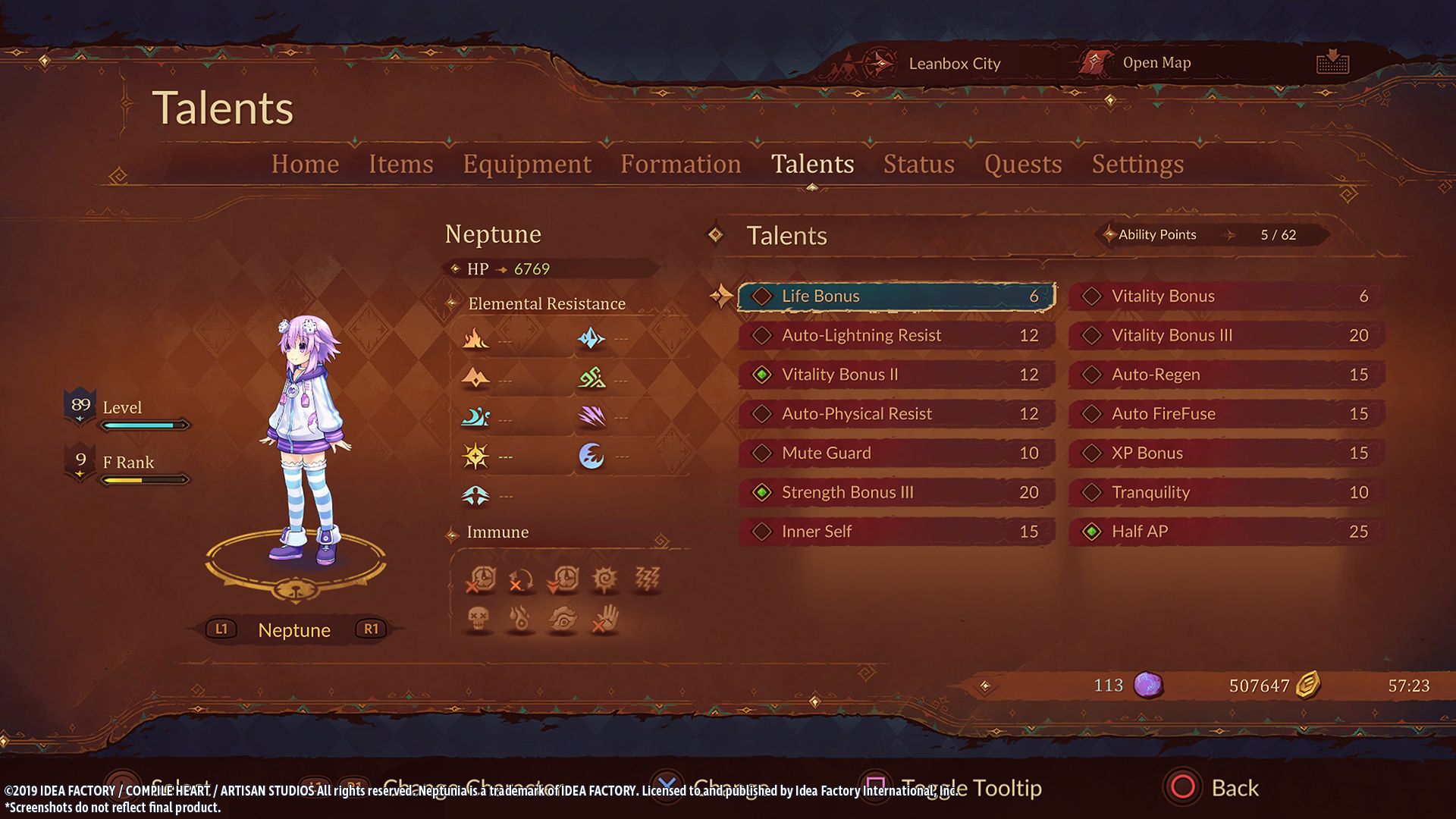
Task: Pick the Auto FireFuse talent
Action: pyautogui.click(x=1226, y=414)
